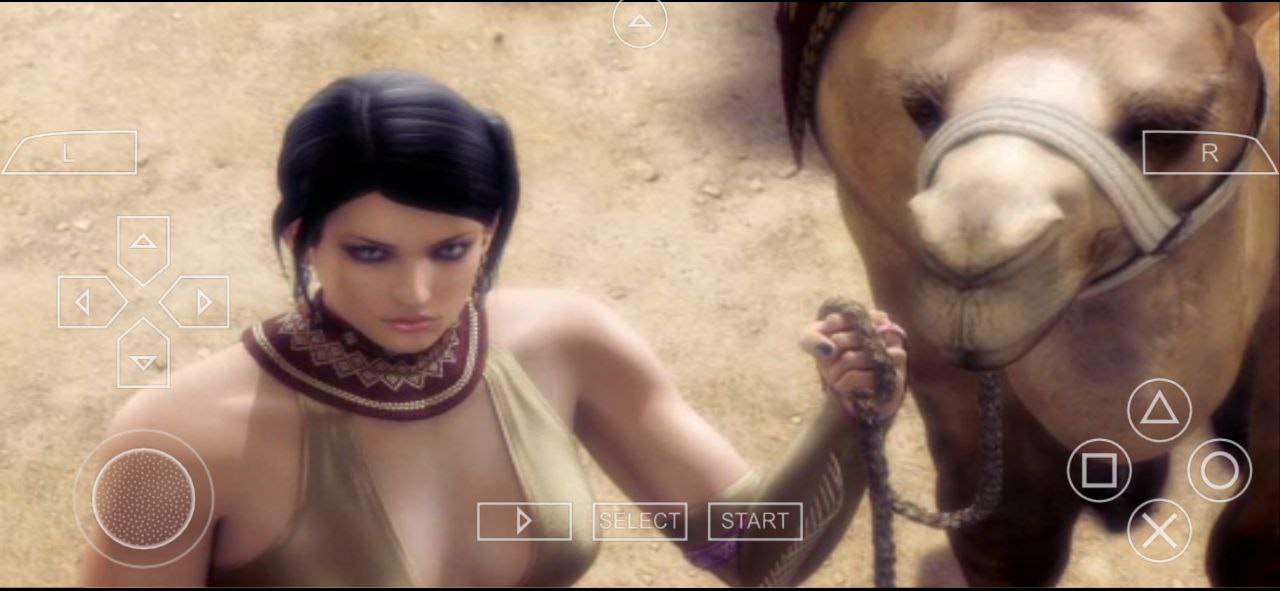Tap the R shoulder button overlay
Viewport: 1280px width, 591px height.
coord(1210,153)
